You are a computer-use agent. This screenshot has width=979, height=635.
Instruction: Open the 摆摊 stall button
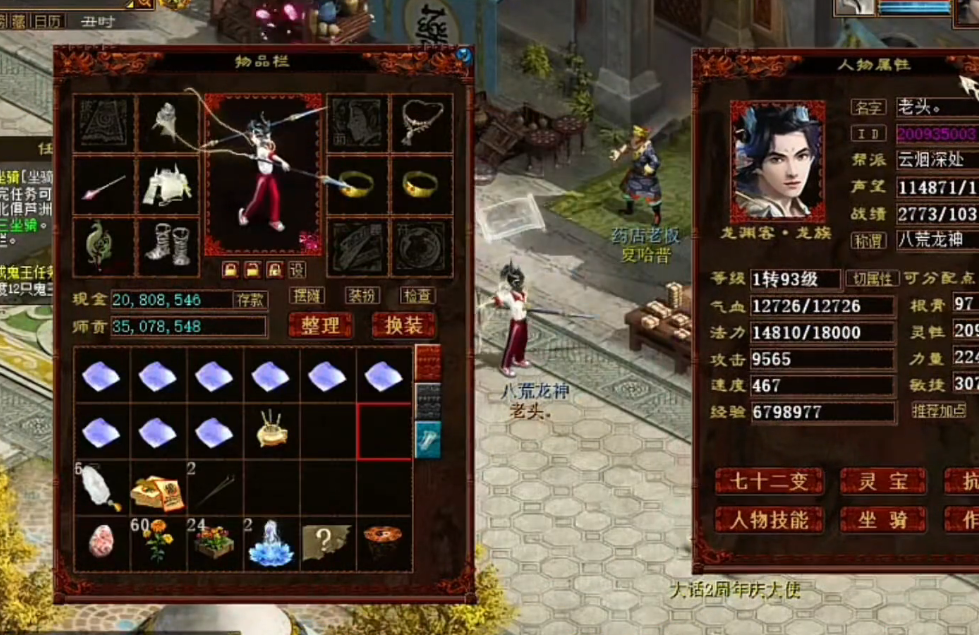click(x=306, y=296)
